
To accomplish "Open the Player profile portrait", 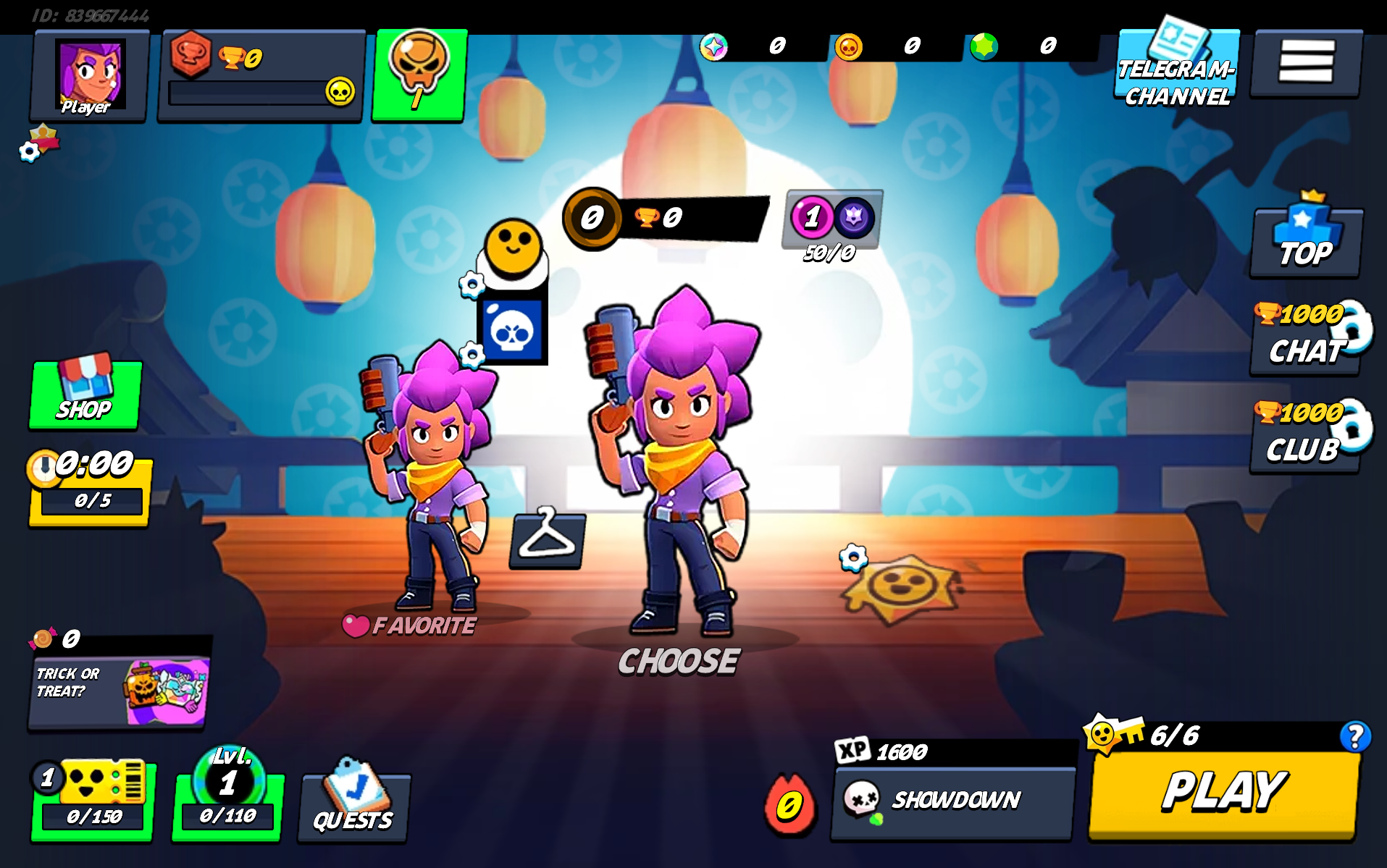I will 89,75.
